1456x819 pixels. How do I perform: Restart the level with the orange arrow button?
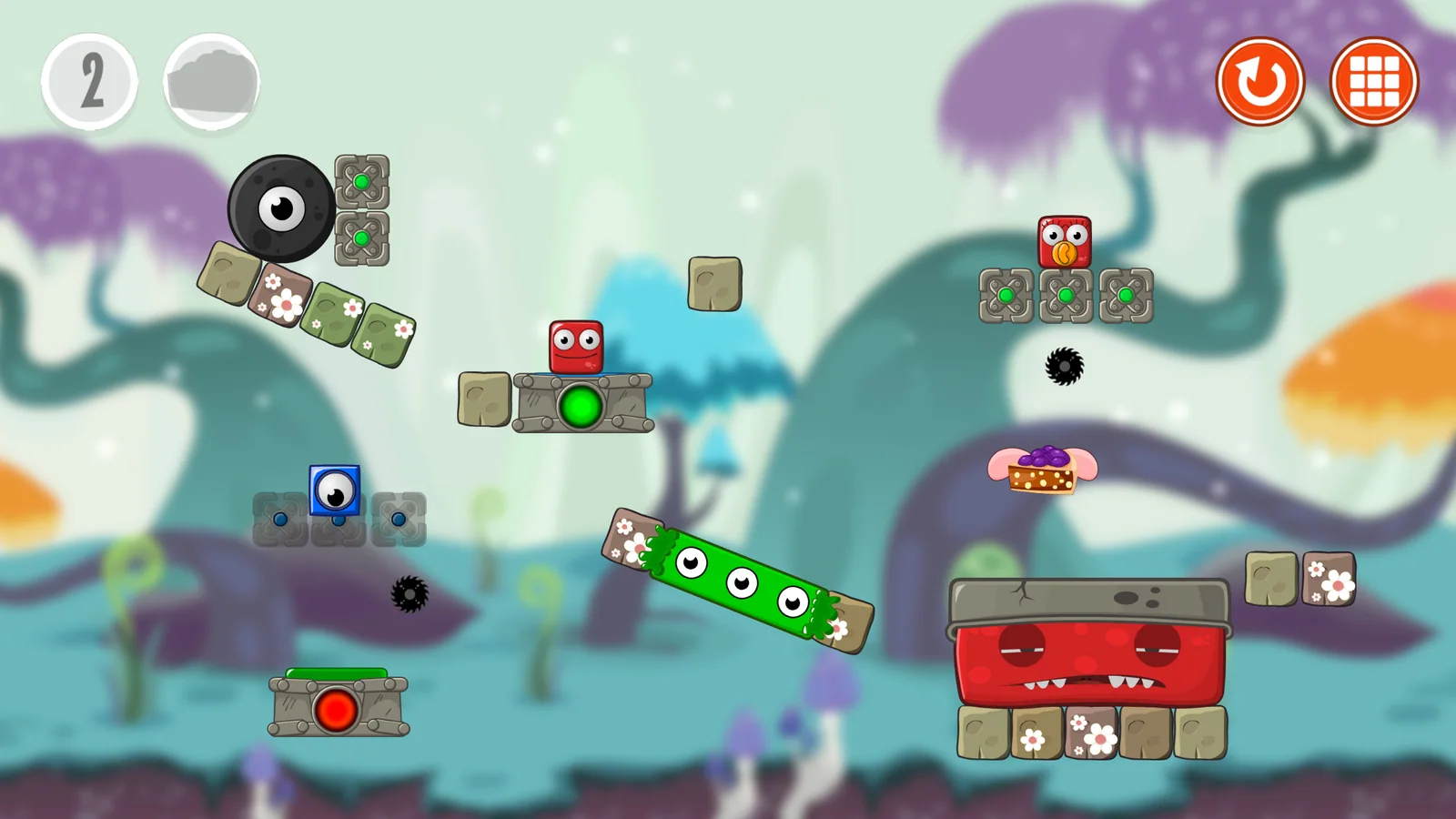(1260, 82)
